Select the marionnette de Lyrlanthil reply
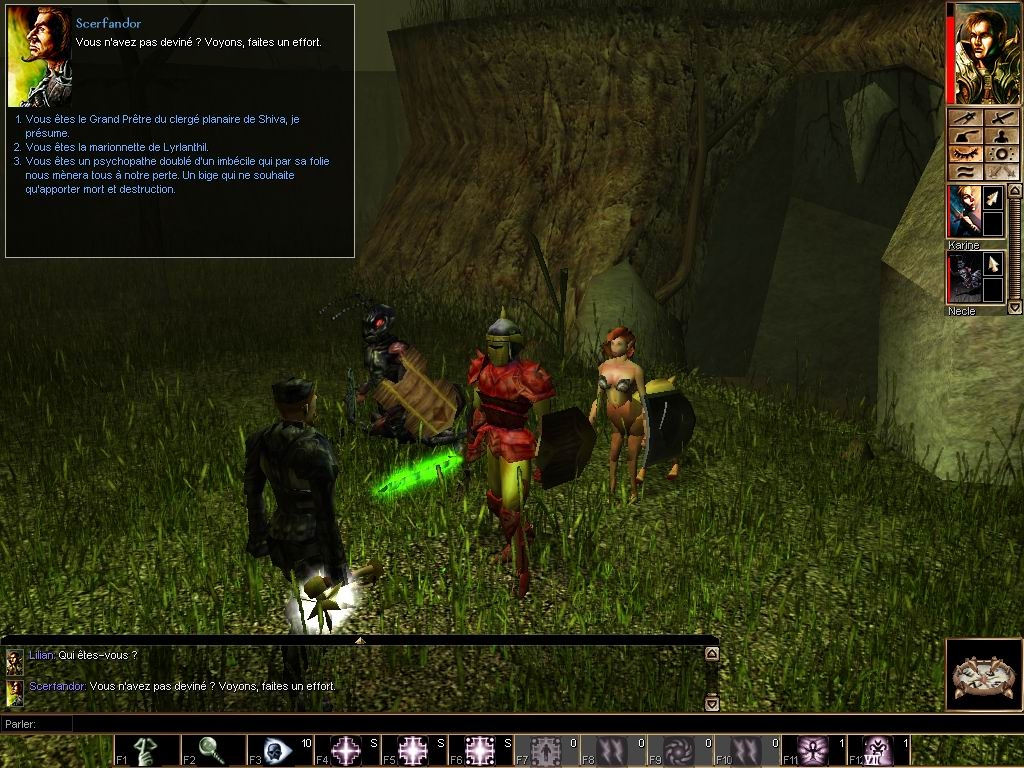The width and height of the screenshot is (1024, 768). coord(116,147)
